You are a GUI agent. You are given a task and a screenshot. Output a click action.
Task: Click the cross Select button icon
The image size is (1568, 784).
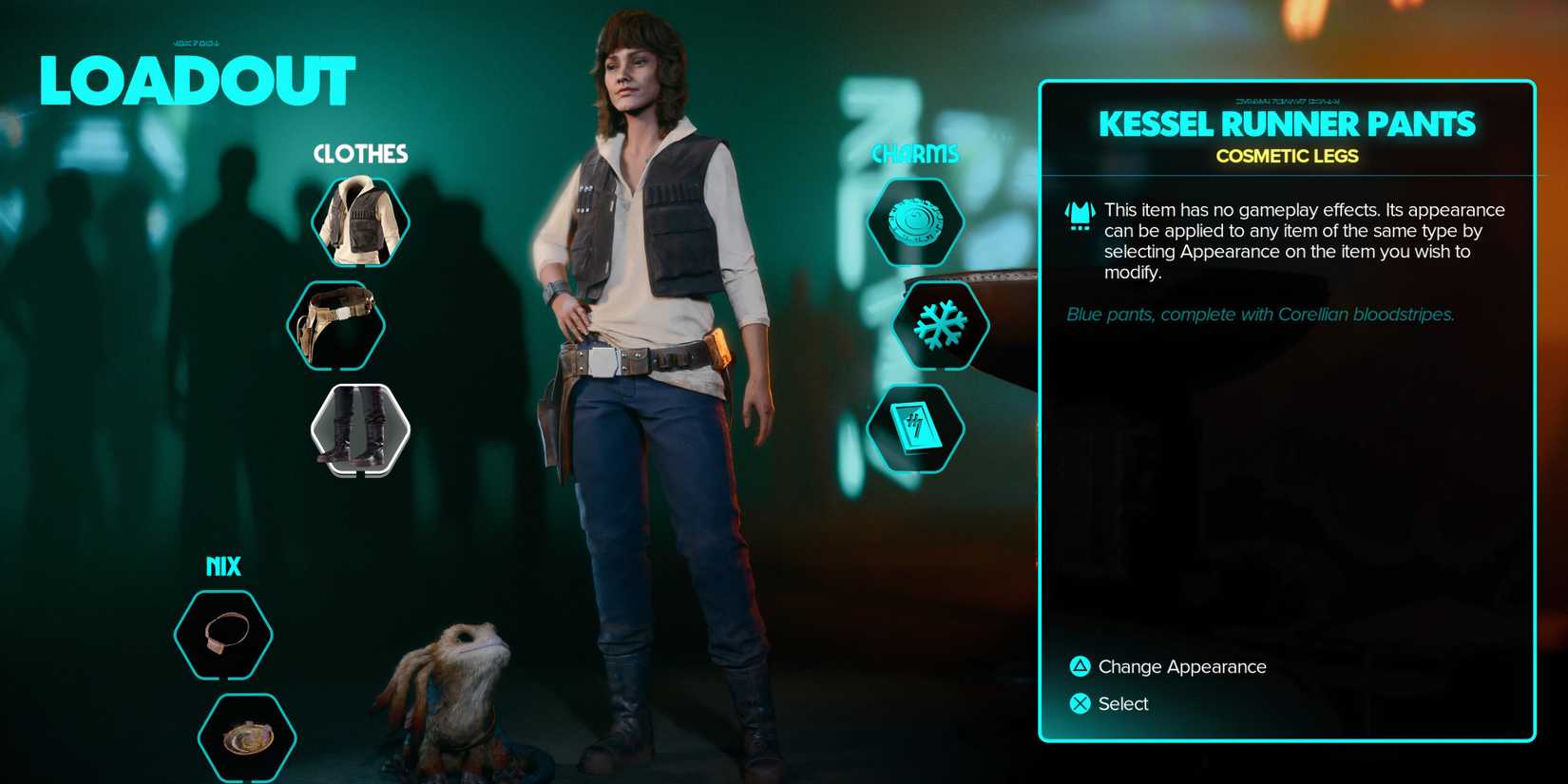point(1080,703)
